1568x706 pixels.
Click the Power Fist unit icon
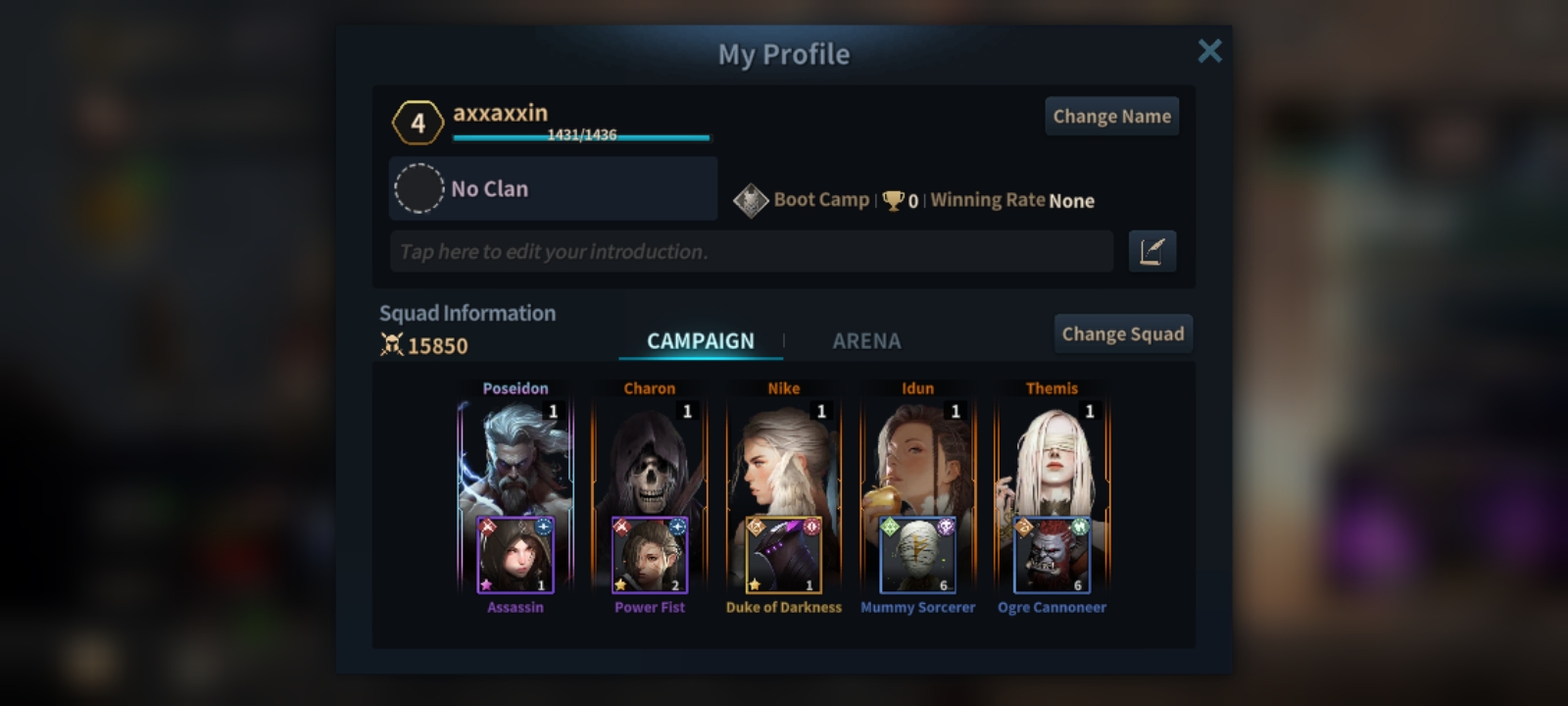(x=649, y=556)
